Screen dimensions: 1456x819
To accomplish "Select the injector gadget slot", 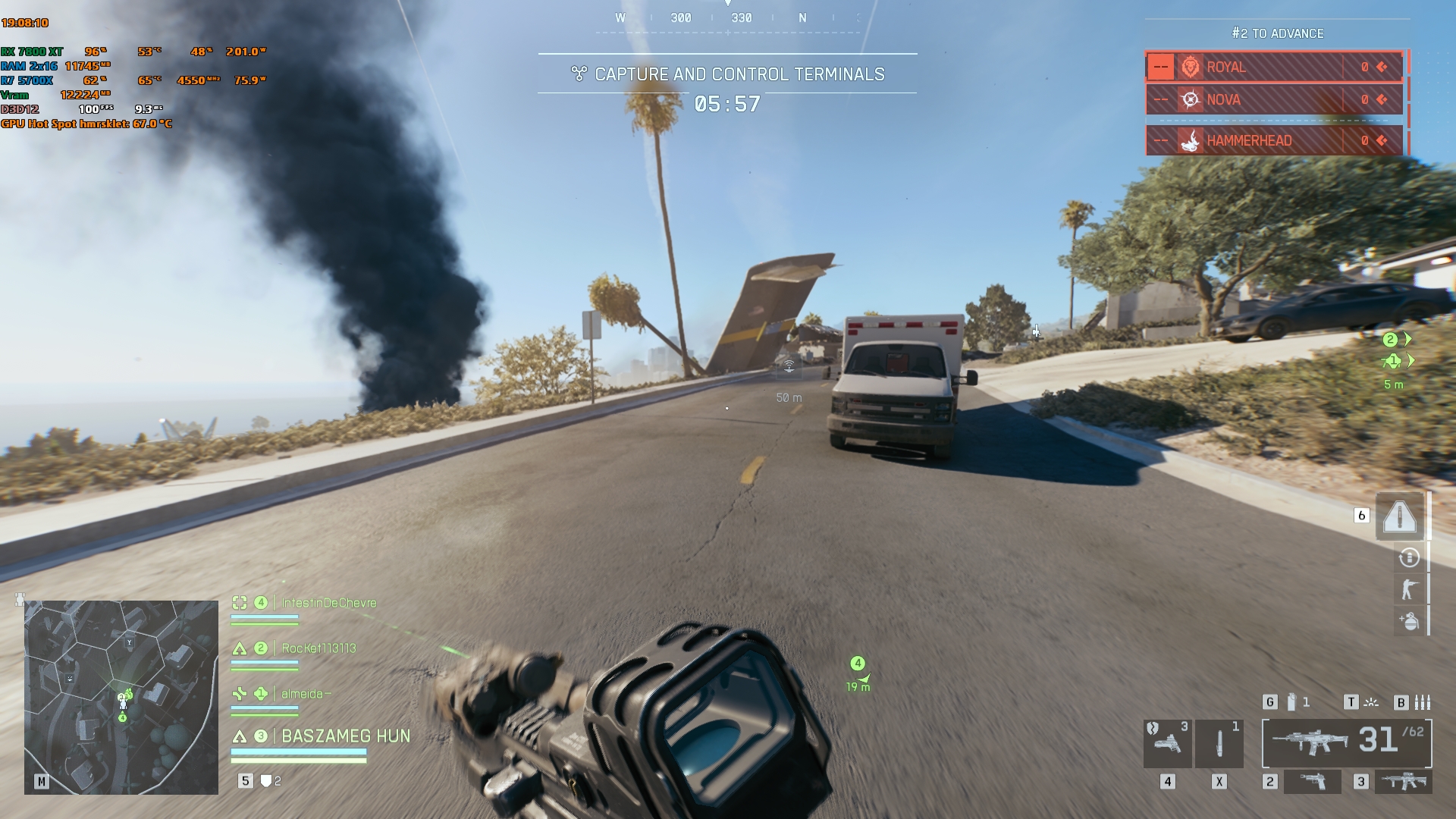I will click(1219, 744).
